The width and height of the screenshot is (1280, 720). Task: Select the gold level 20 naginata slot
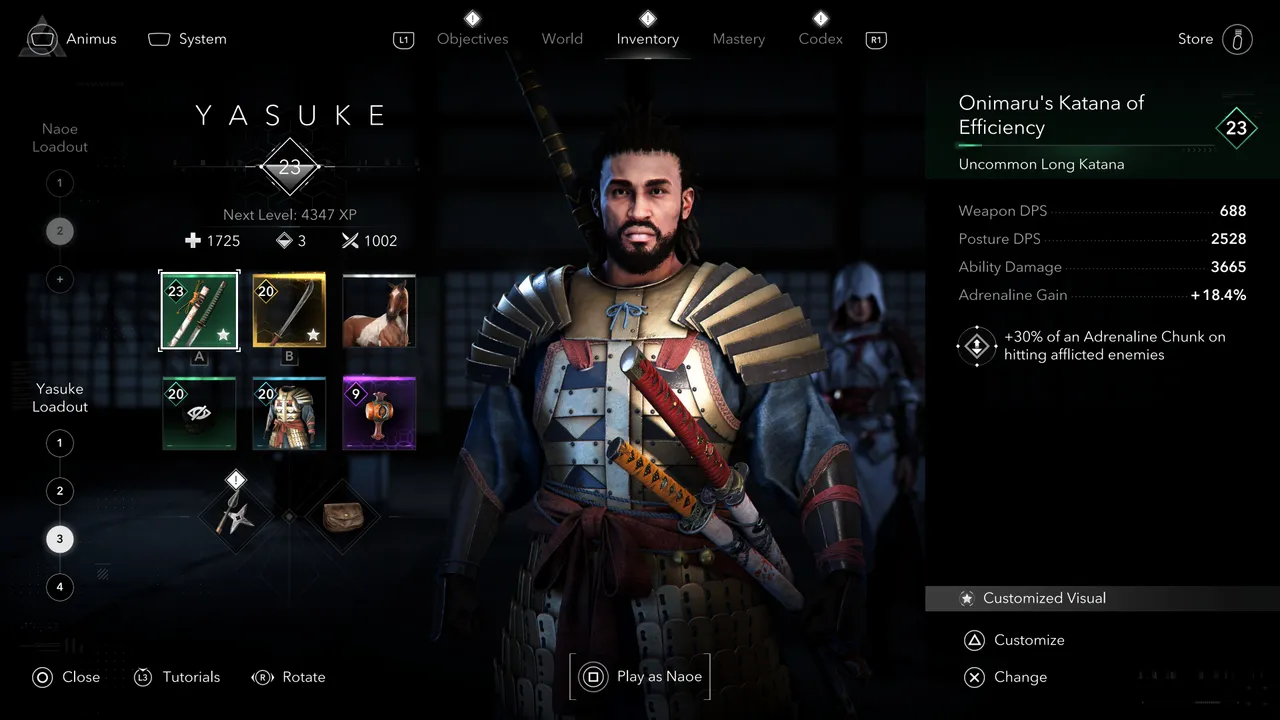coord(289,311)
